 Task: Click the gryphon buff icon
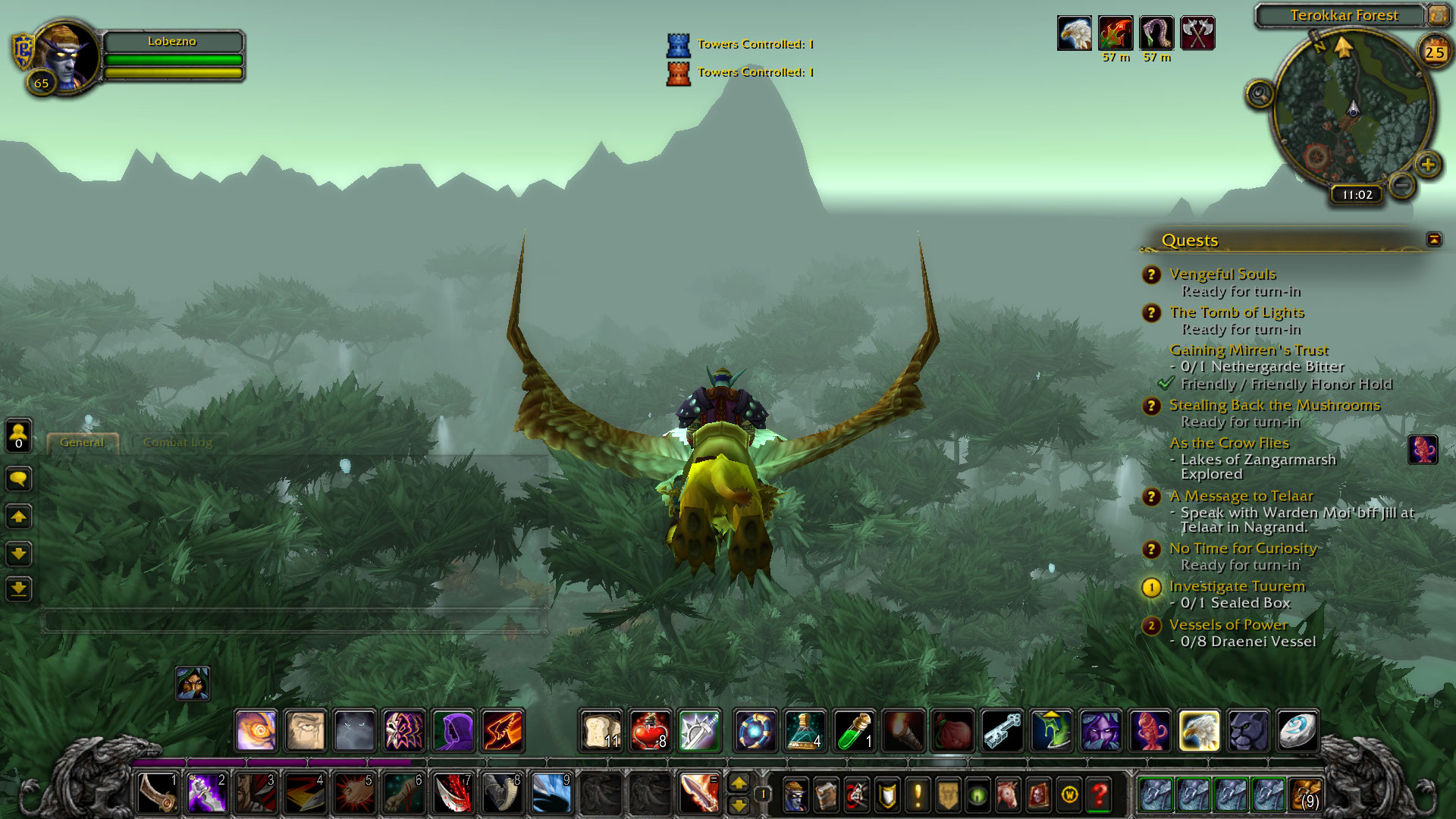[1075, 33]
